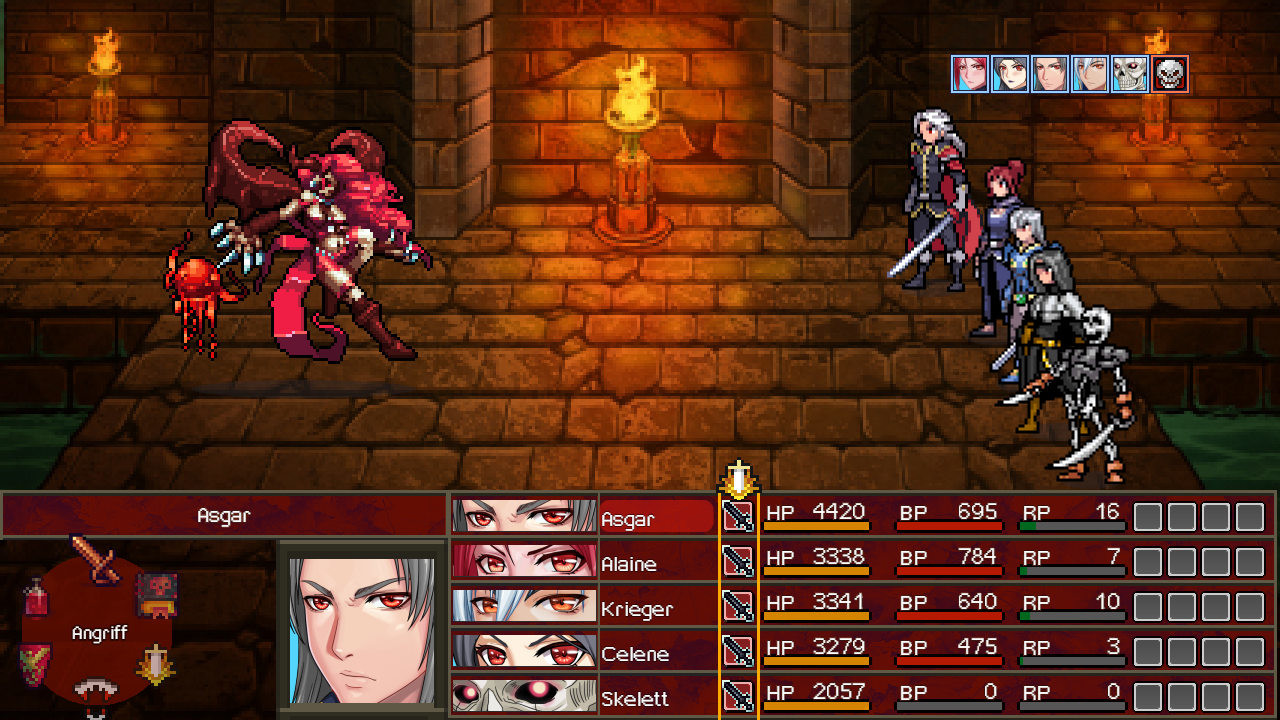This screenshot has height=720, width=1280.
Task: Select the Asgar tab in the party list
Action: (x=655, y=517)
